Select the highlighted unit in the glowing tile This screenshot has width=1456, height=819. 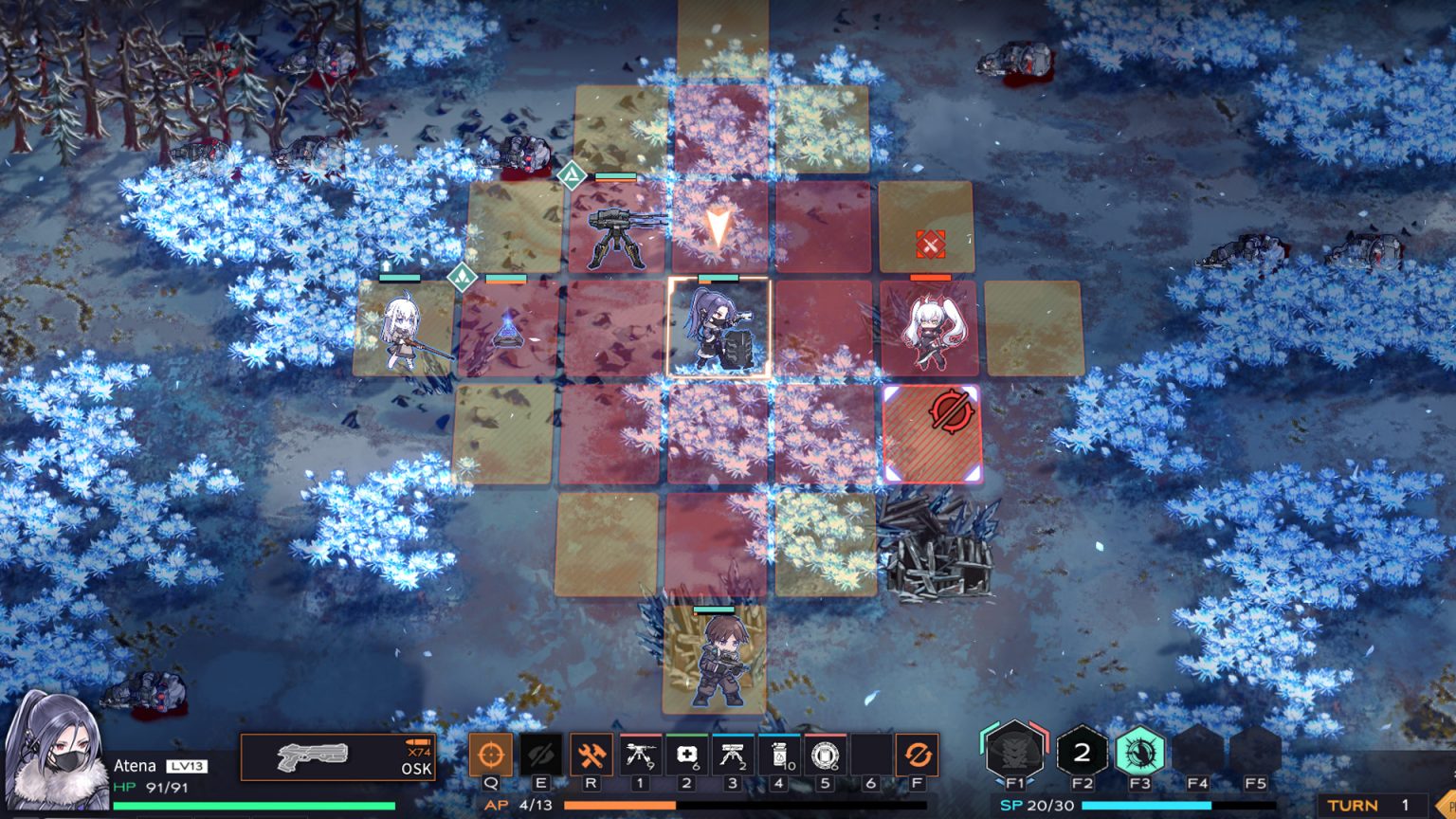pyautogui.click(x=720, y=327)
